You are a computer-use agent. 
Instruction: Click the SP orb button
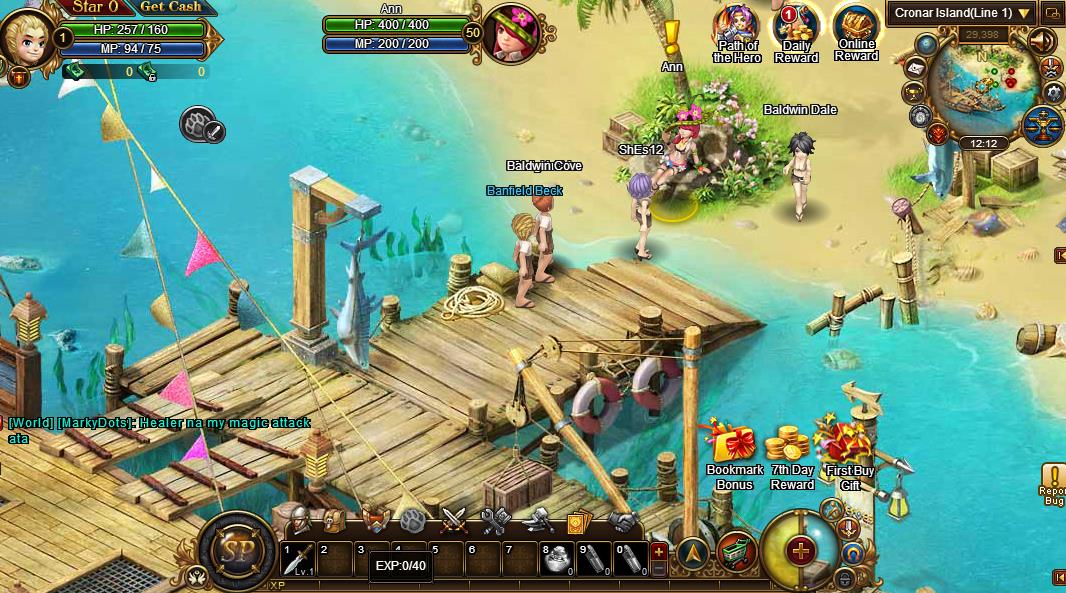click(236, 551)
